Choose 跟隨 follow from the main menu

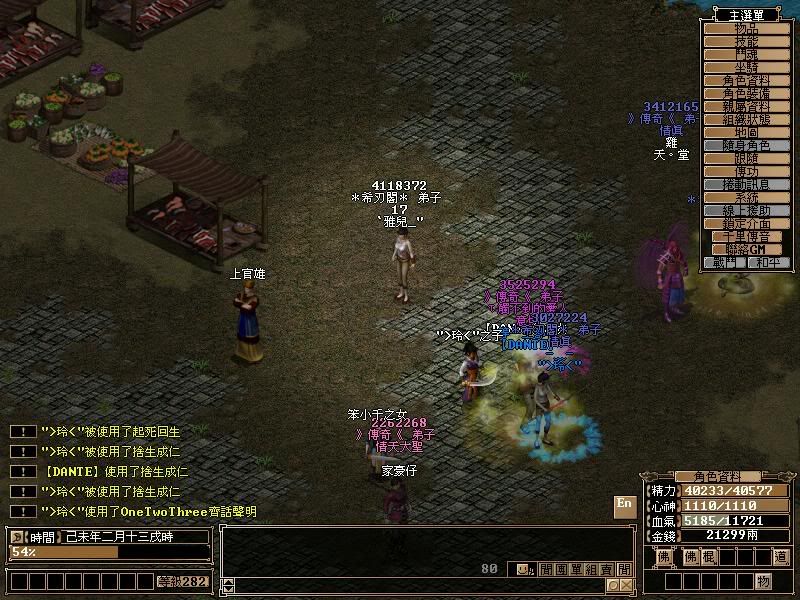coord(746,158)
